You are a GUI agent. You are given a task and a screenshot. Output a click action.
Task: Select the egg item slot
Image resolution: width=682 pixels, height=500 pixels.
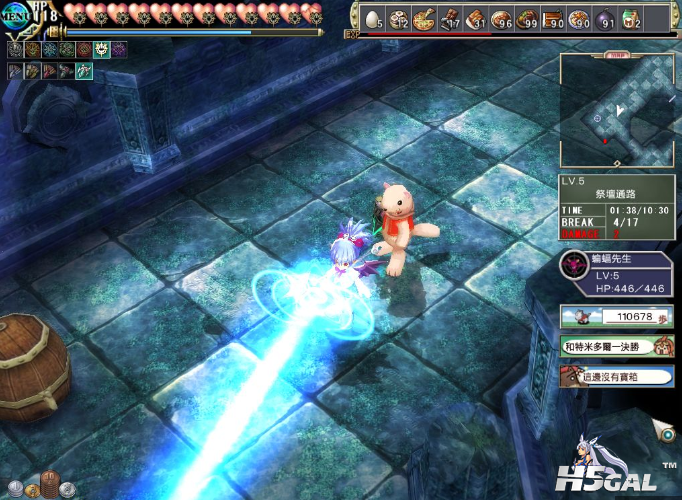point(372,18)
